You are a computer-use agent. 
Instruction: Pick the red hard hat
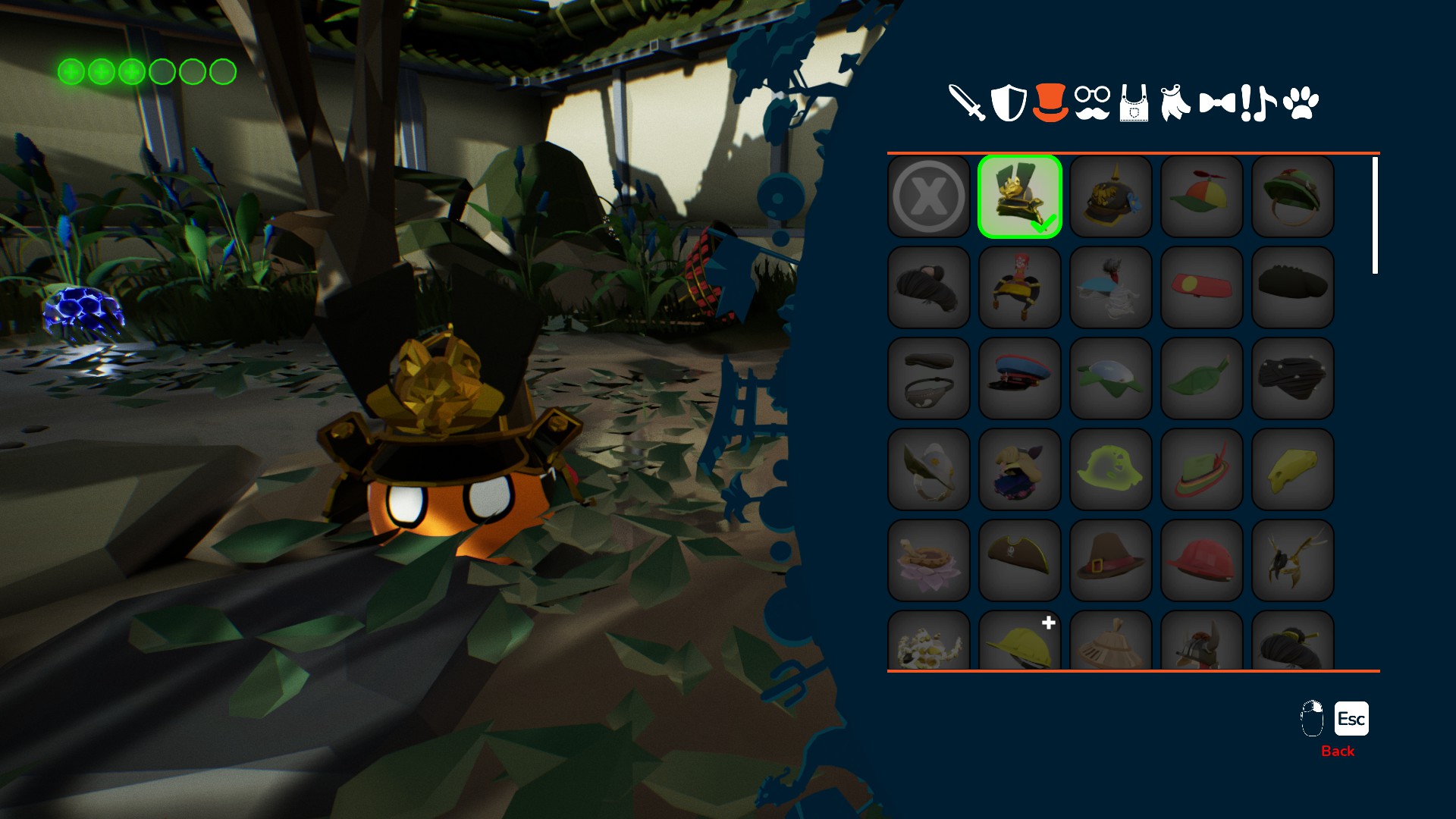tap(1202, 560)
